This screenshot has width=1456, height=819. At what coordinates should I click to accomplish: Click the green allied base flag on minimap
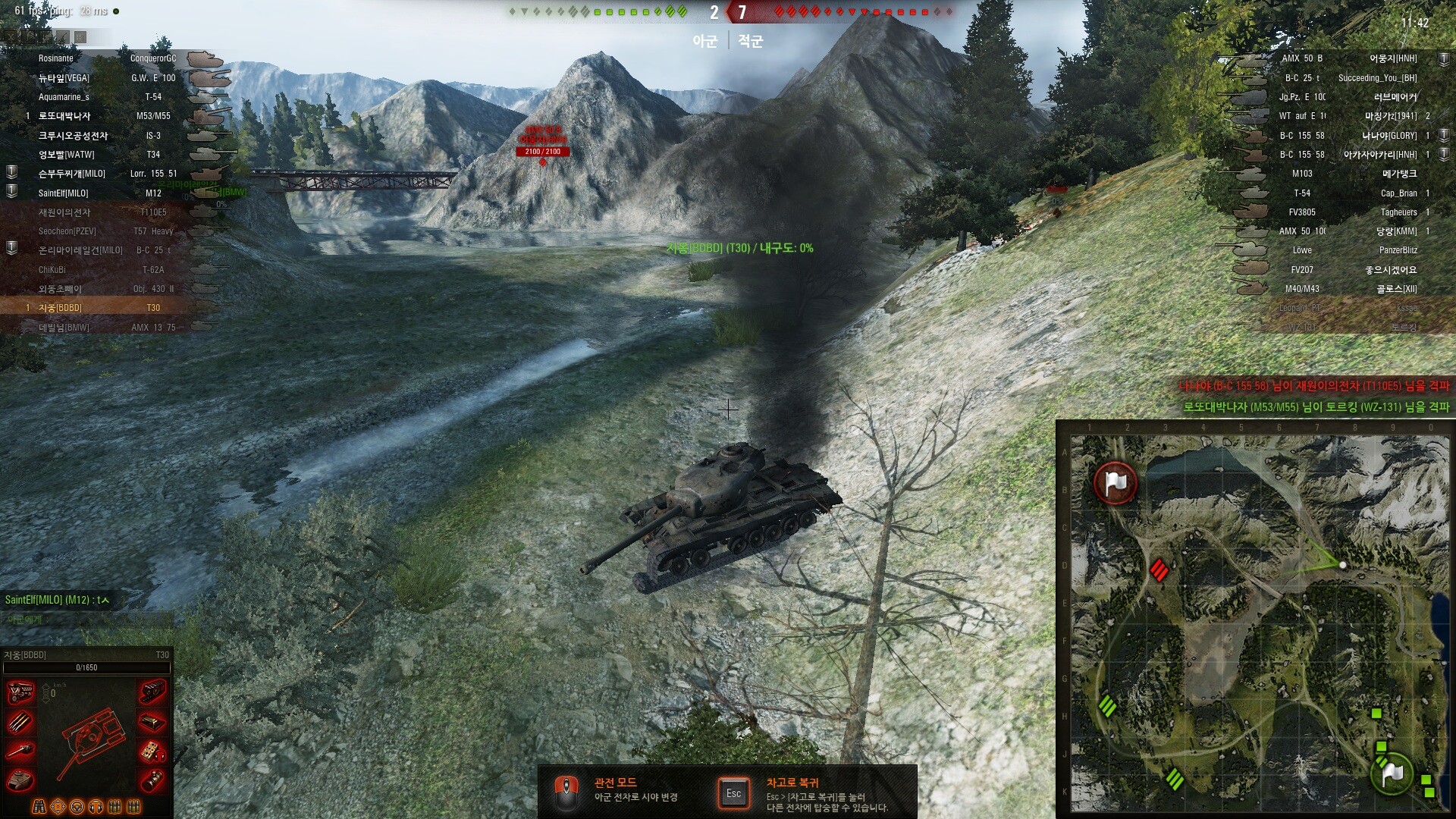pyautogui.click(x=1392, y=772)
